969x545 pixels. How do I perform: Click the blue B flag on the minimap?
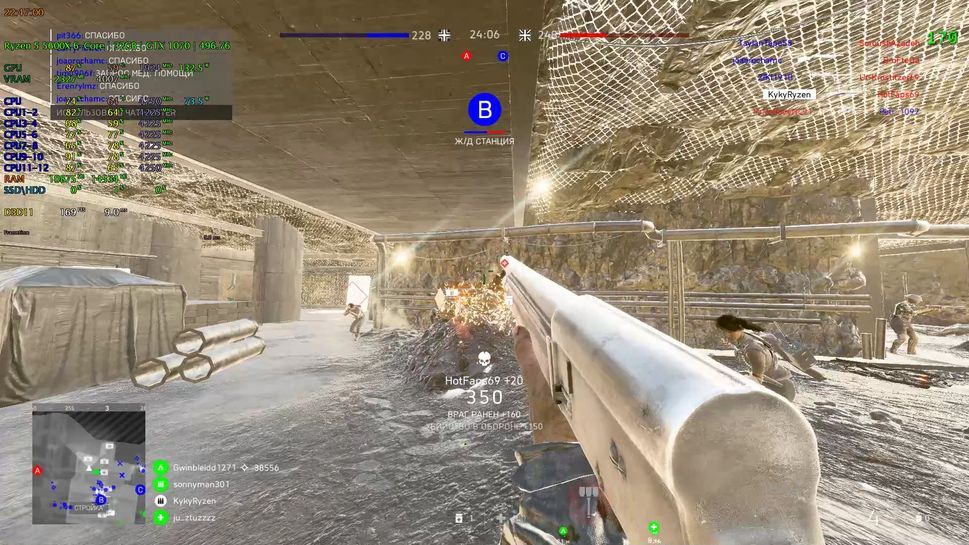point(100,499)
